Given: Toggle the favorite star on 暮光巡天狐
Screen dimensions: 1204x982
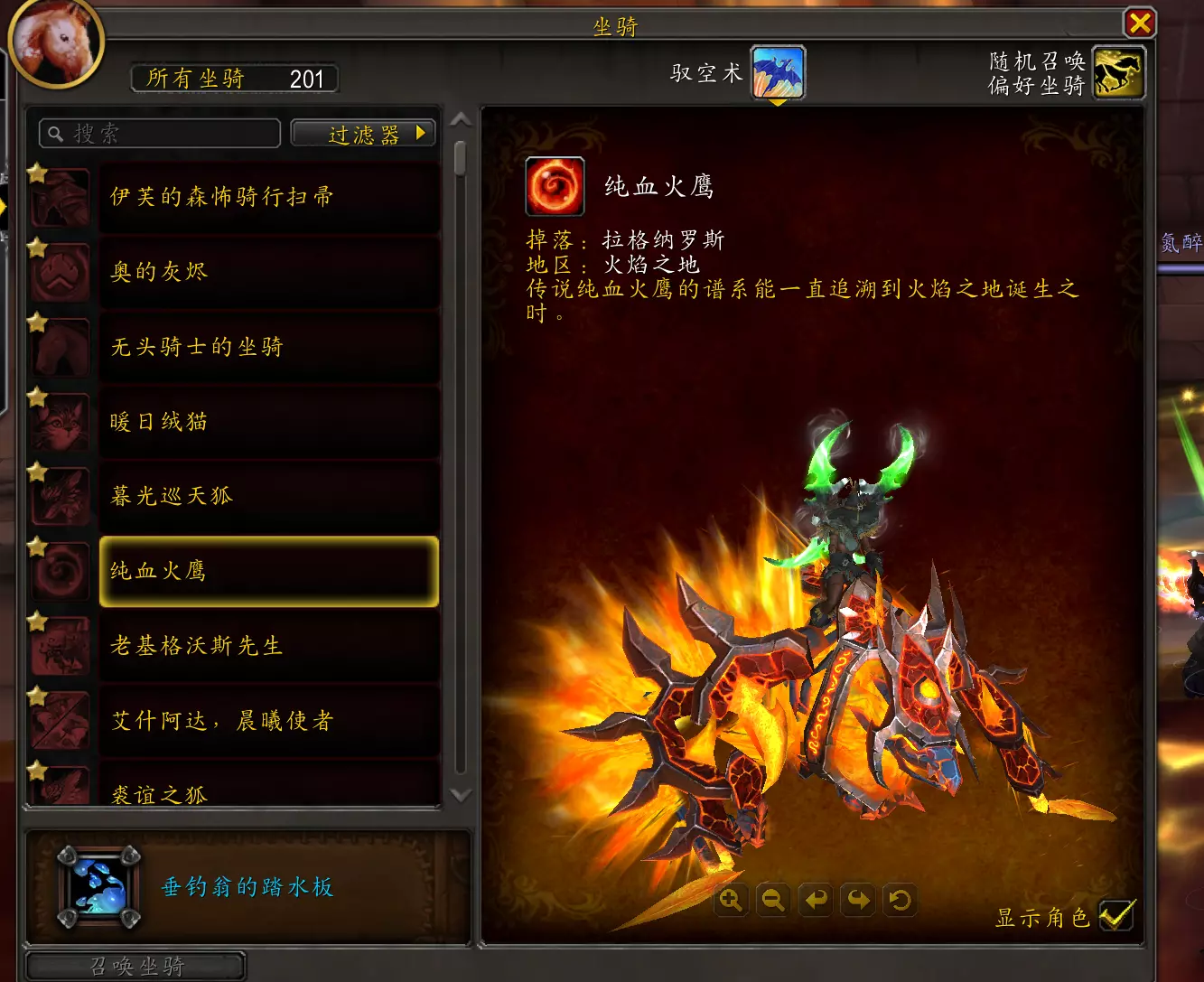Looking at the screenshot, I should 36,472.
